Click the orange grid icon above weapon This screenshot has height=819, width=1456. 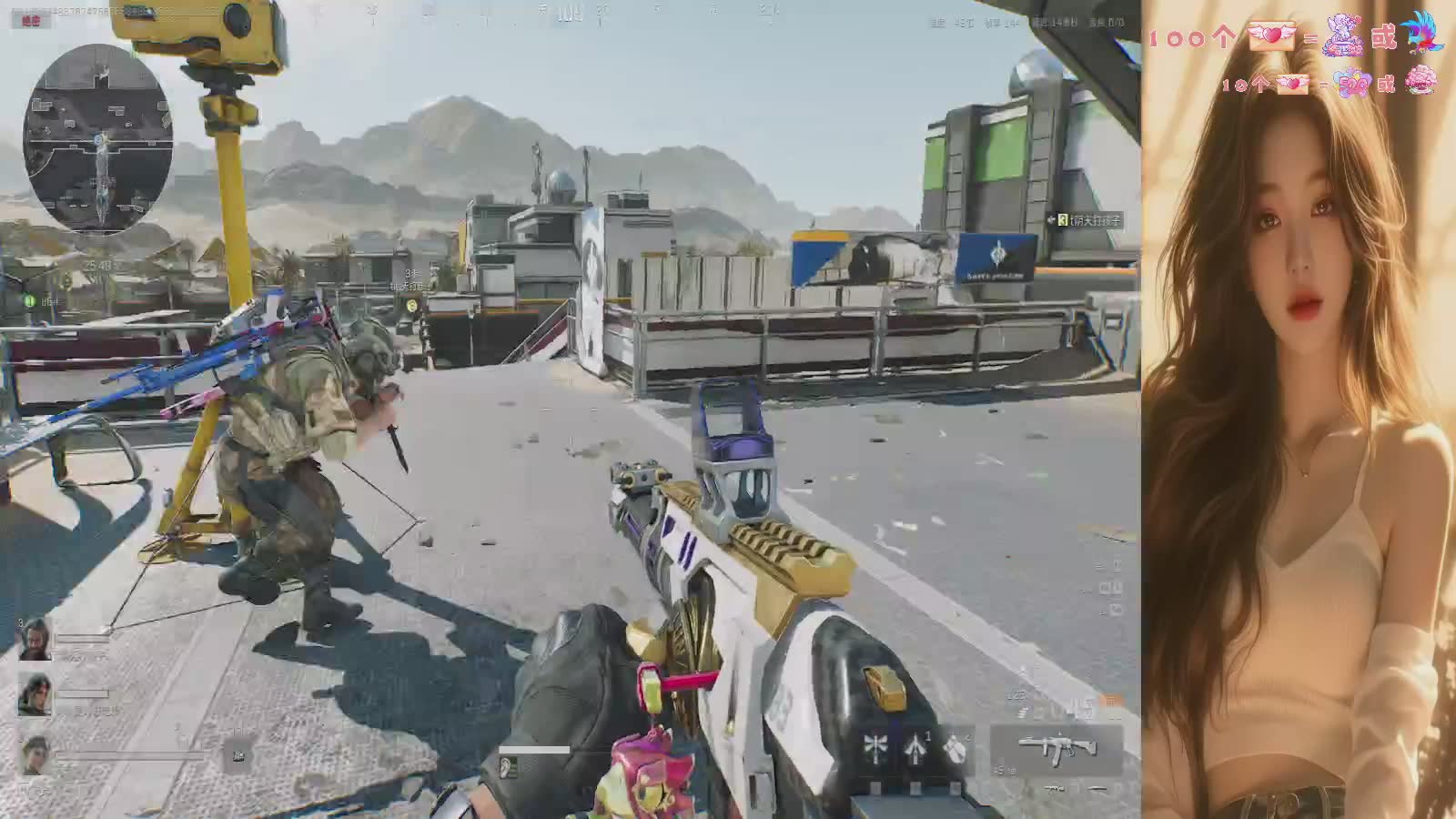click(x=1111, y=702)
